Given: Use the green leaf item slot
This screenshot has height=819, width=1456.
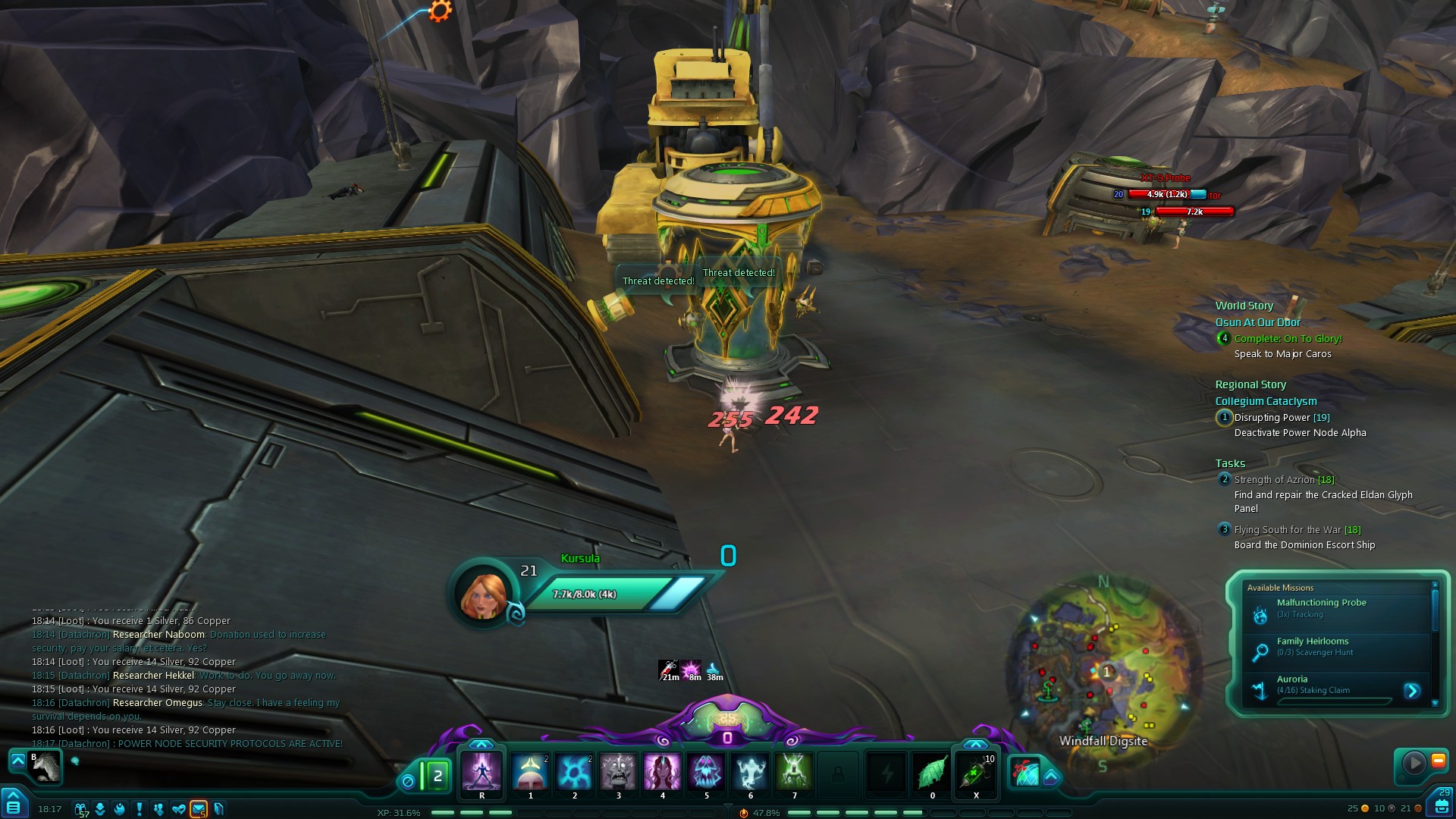Looking at the screenshot, I should 932,772.
